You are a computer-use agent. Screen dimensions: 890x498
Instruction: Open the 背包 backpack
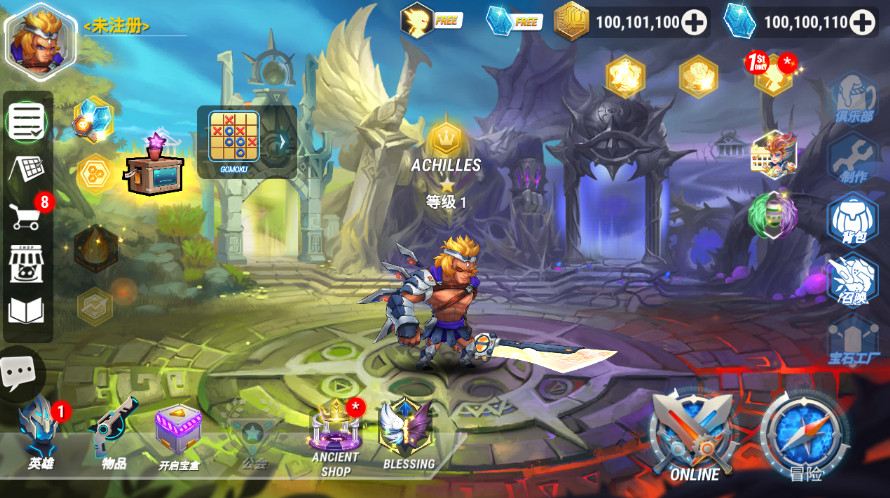(852, 217)
